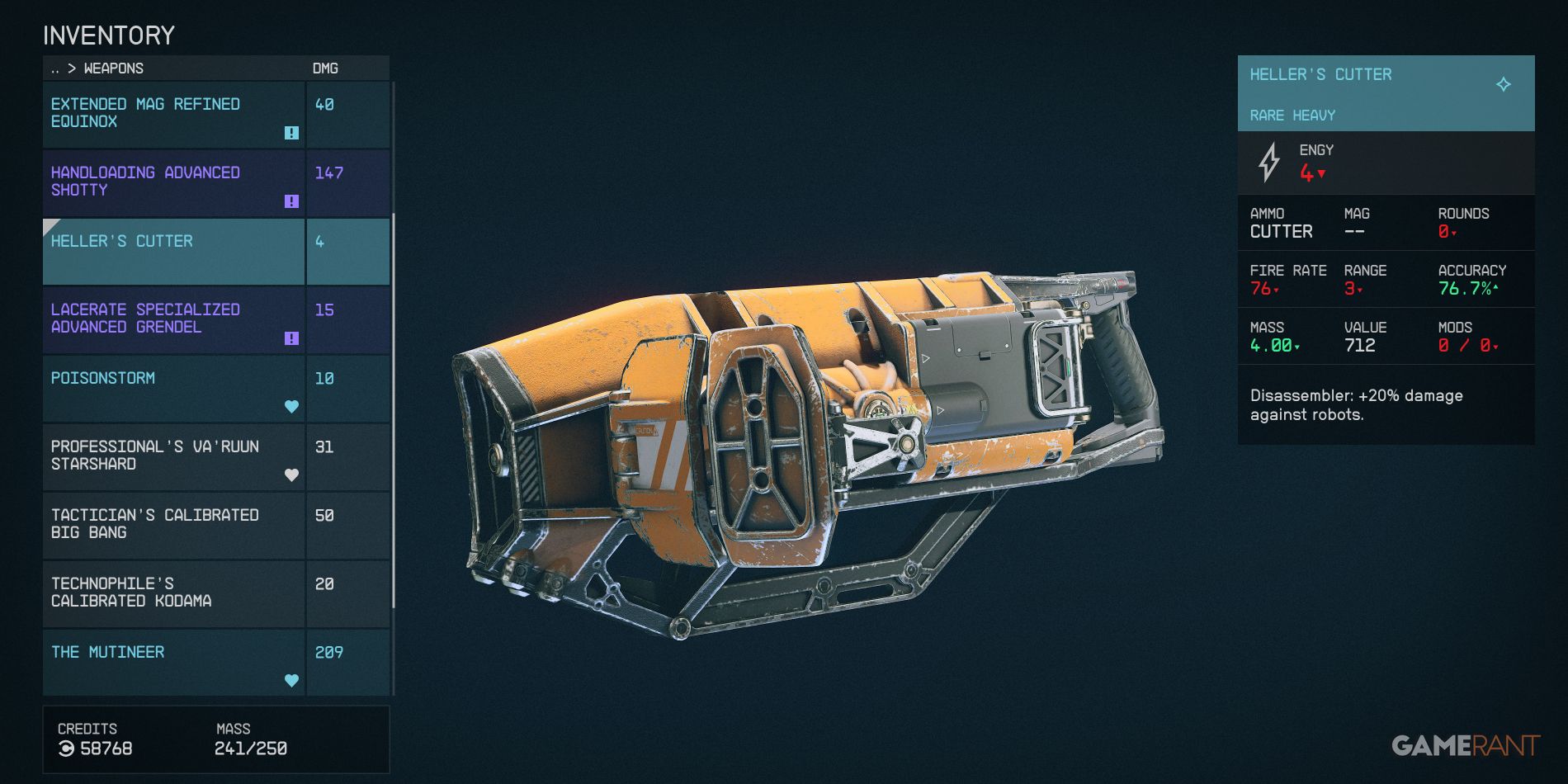Unfavorite Poisonstorm by clicking its heart

tap(290, 405)
